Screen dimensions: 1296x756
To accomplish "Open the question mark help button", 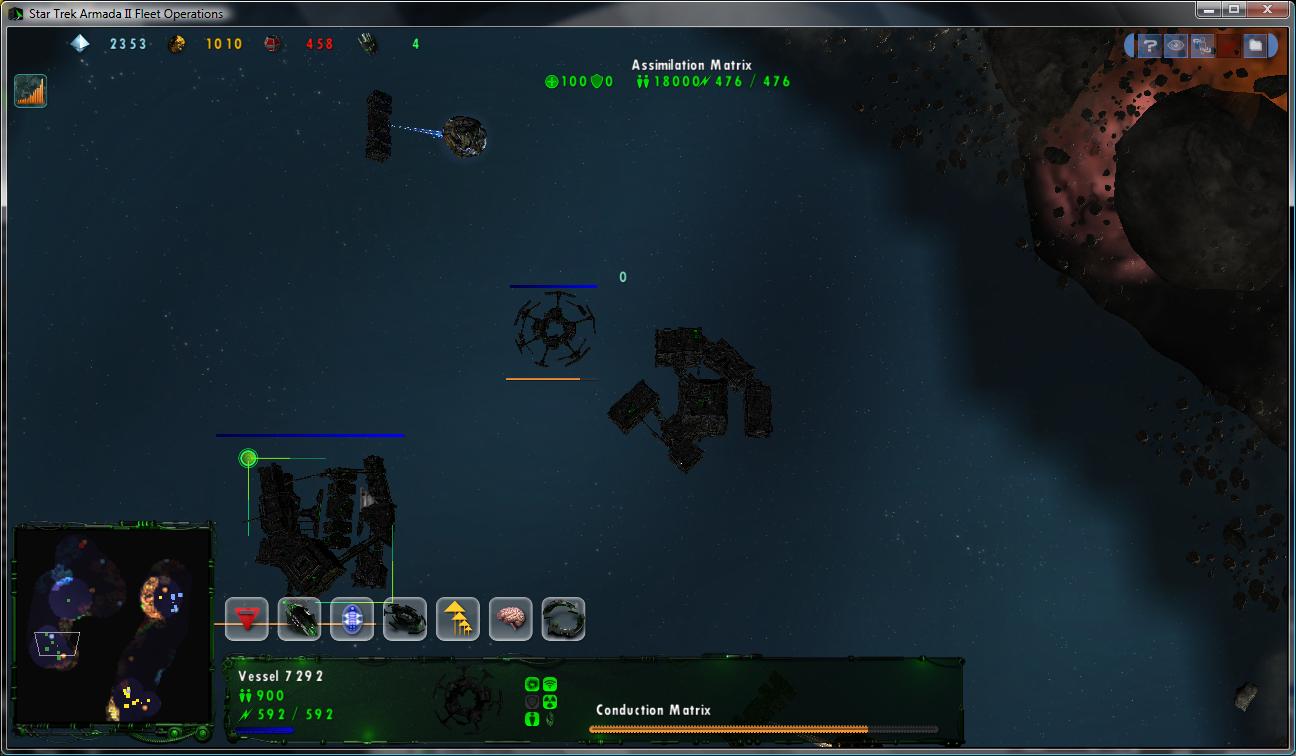I will click(x=1150, y=45).
